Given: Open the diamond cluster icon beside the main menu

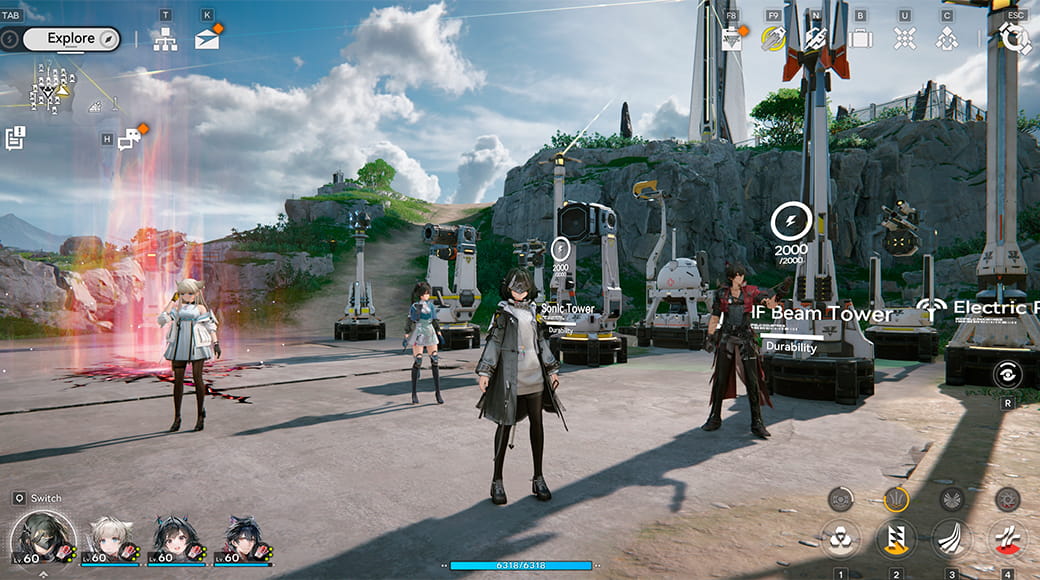Looking at the screenshot, I should click(x=946, y=39).
